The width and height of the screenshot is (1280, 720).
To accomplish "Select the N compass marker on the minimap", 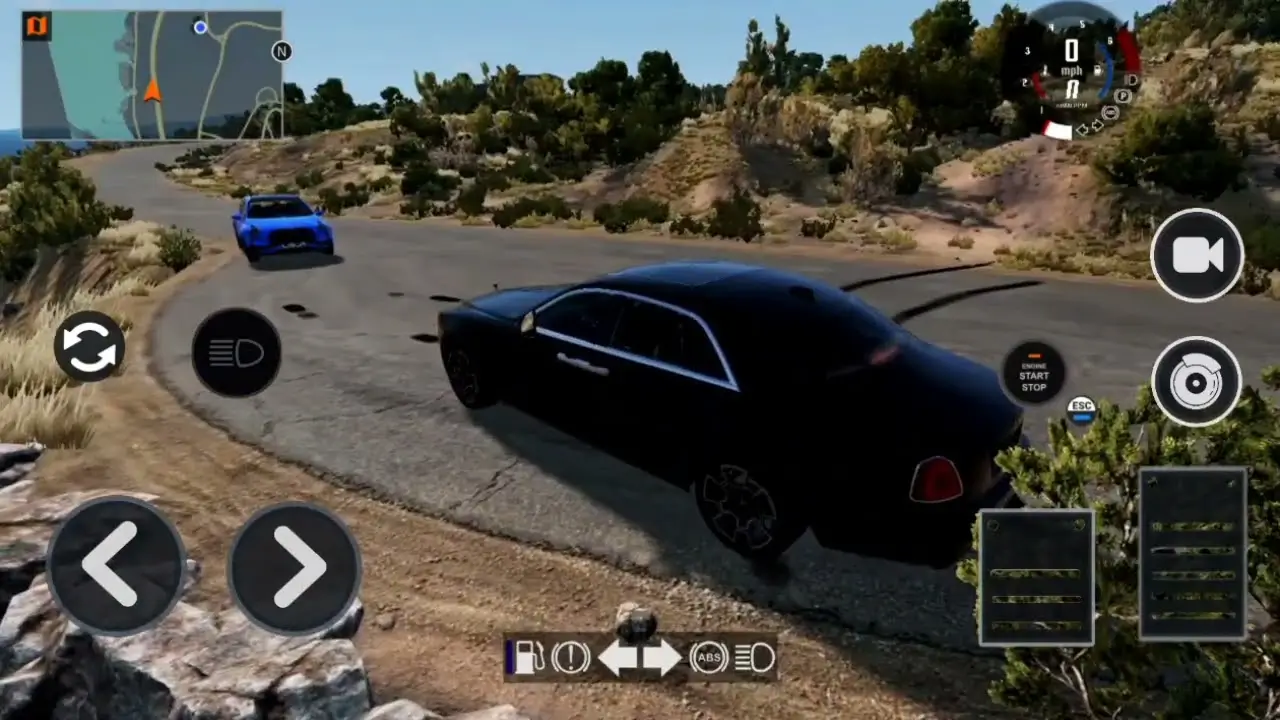I will (x=281, y=51).
